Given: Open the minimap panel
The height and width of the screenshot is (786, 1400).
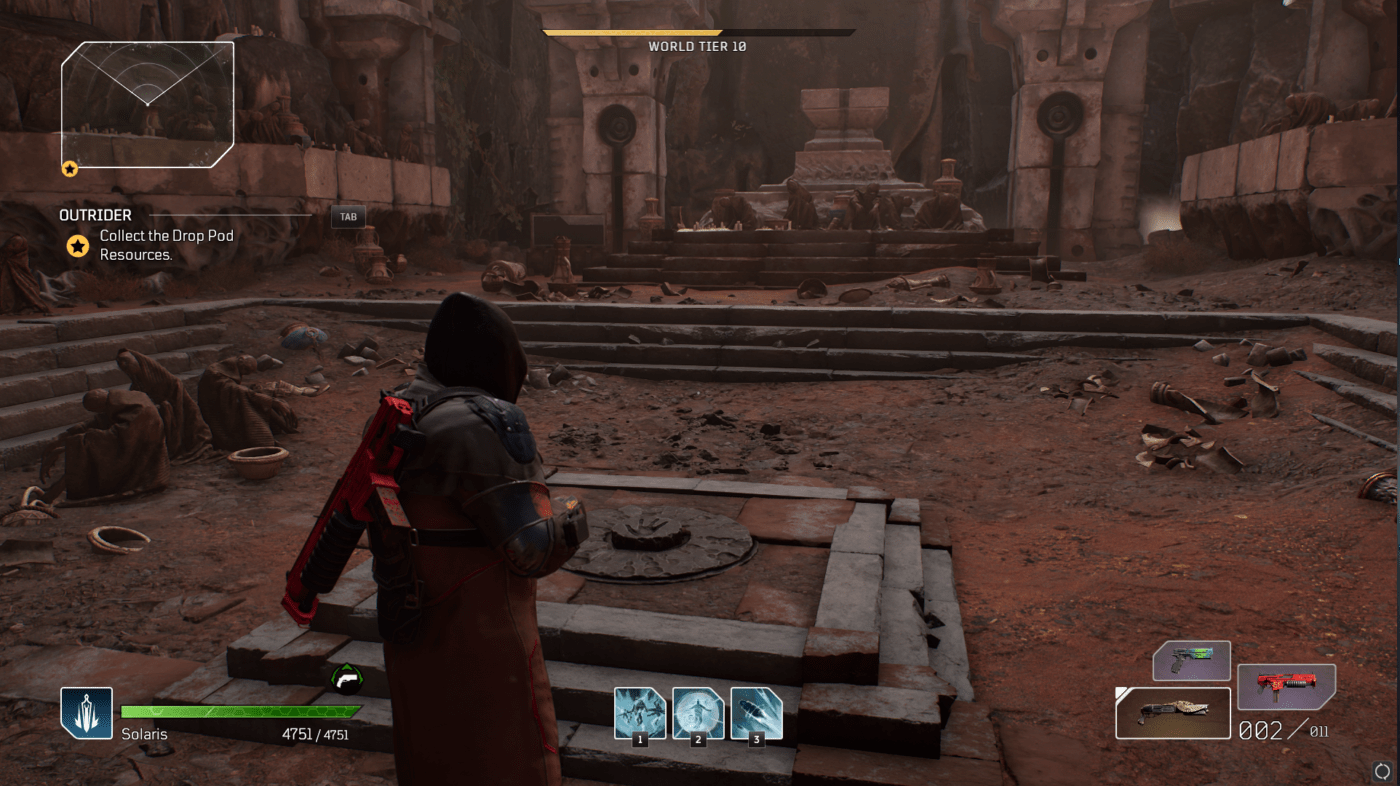Looking at the screenshot, I should coord(148,103).
